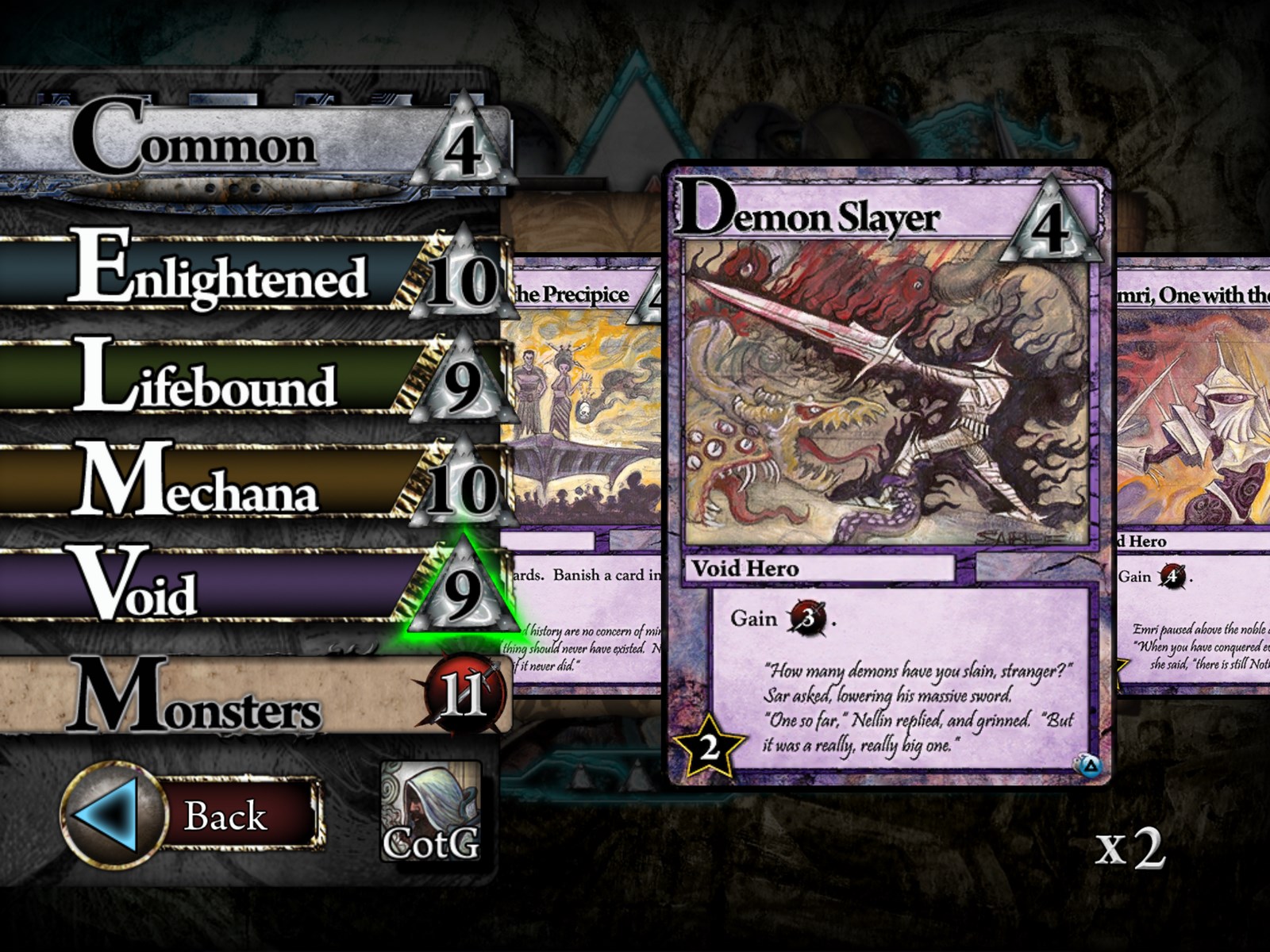This screenshot has height=952, width=1270.
Task: Select the Demon Slayer card
Action: click(x=889, y=476)
